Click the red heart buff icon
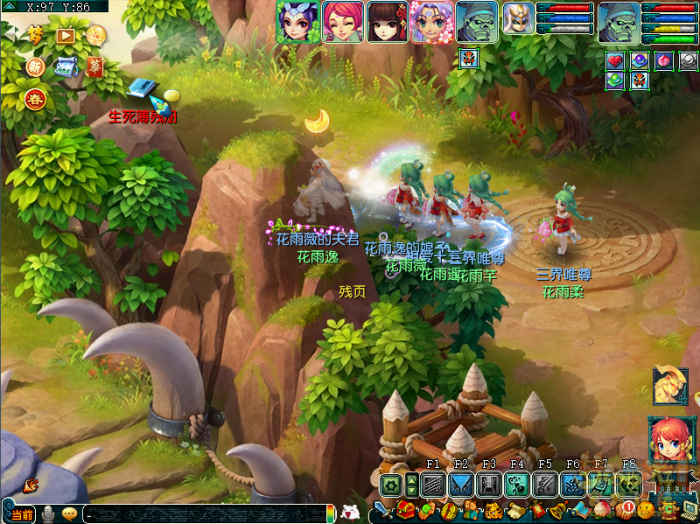700x524 pixels. point(615,61)
